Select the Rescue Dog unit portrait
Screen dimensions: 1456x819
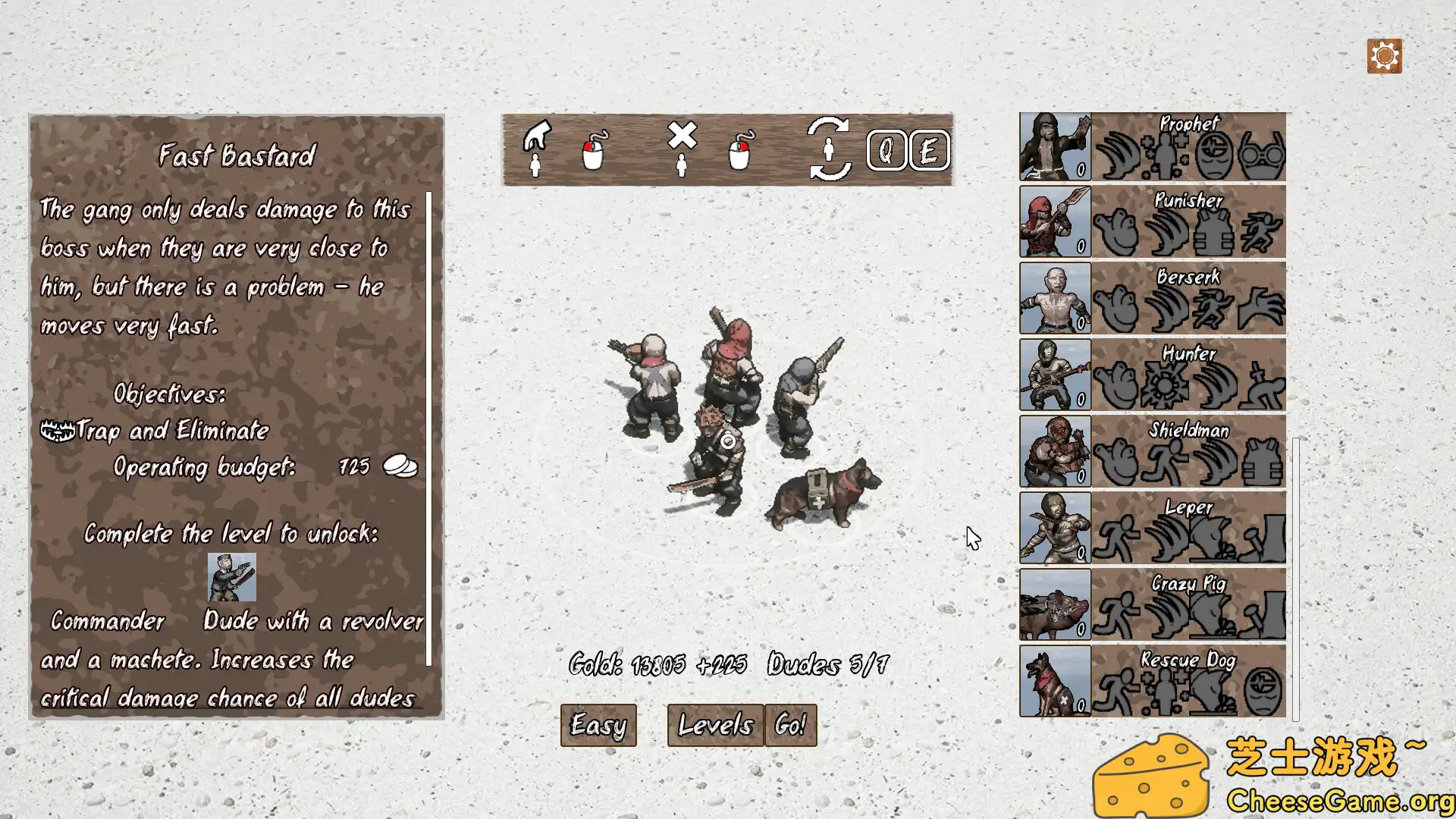pyautogui.click(x=1055, y=682)
